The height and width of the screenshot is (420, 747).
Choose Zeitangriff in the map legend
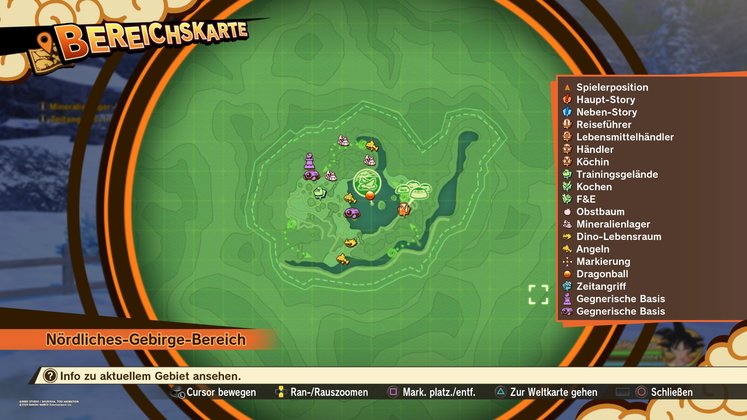(x=601, y=286)
